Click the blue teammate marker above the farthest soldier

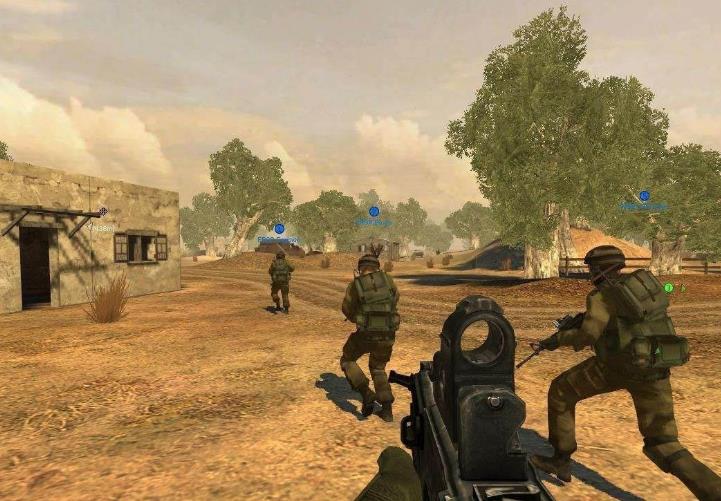(279, 229)
